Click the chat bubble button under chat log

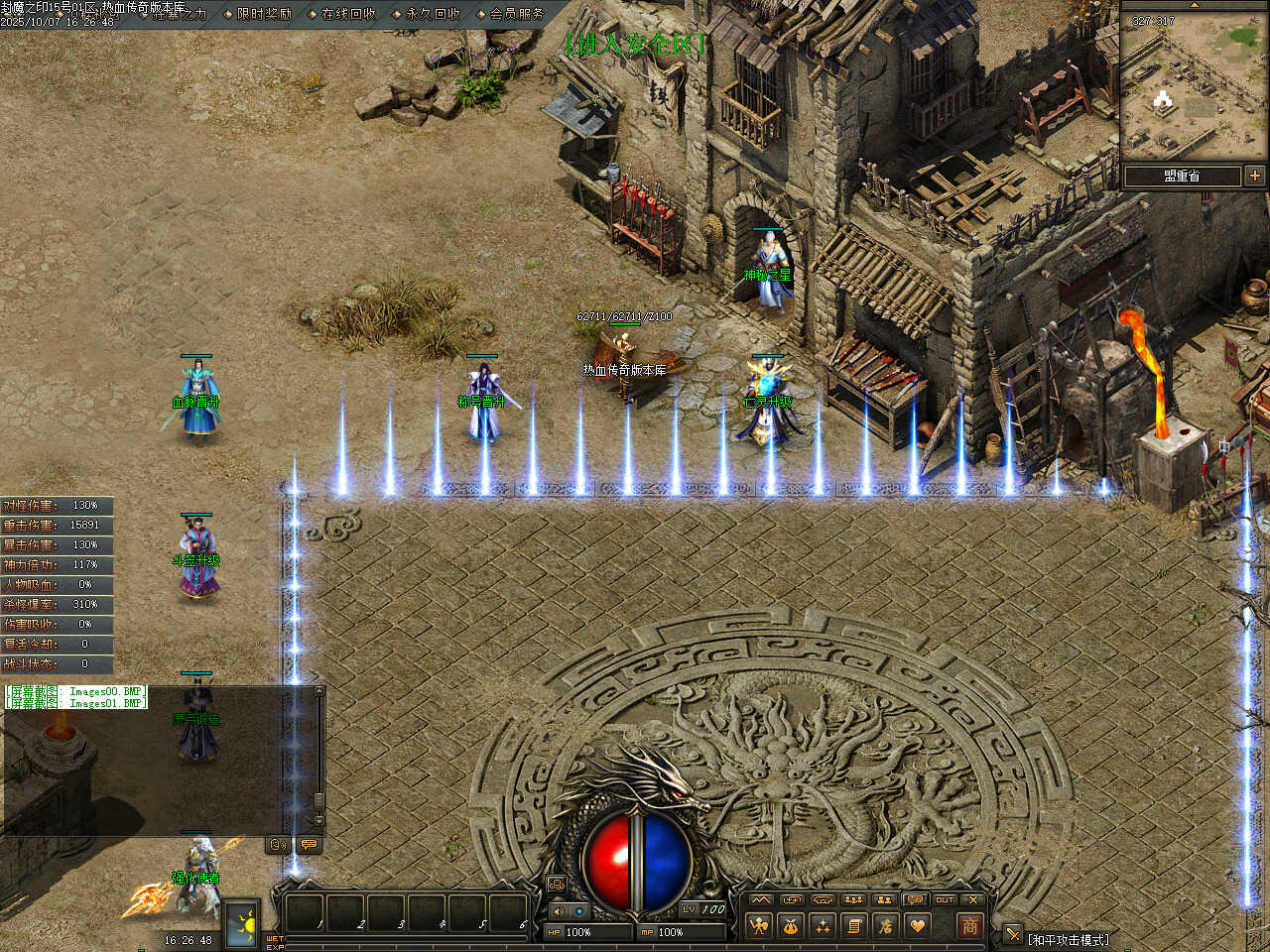pyautogui.click(x=309, y=845)
